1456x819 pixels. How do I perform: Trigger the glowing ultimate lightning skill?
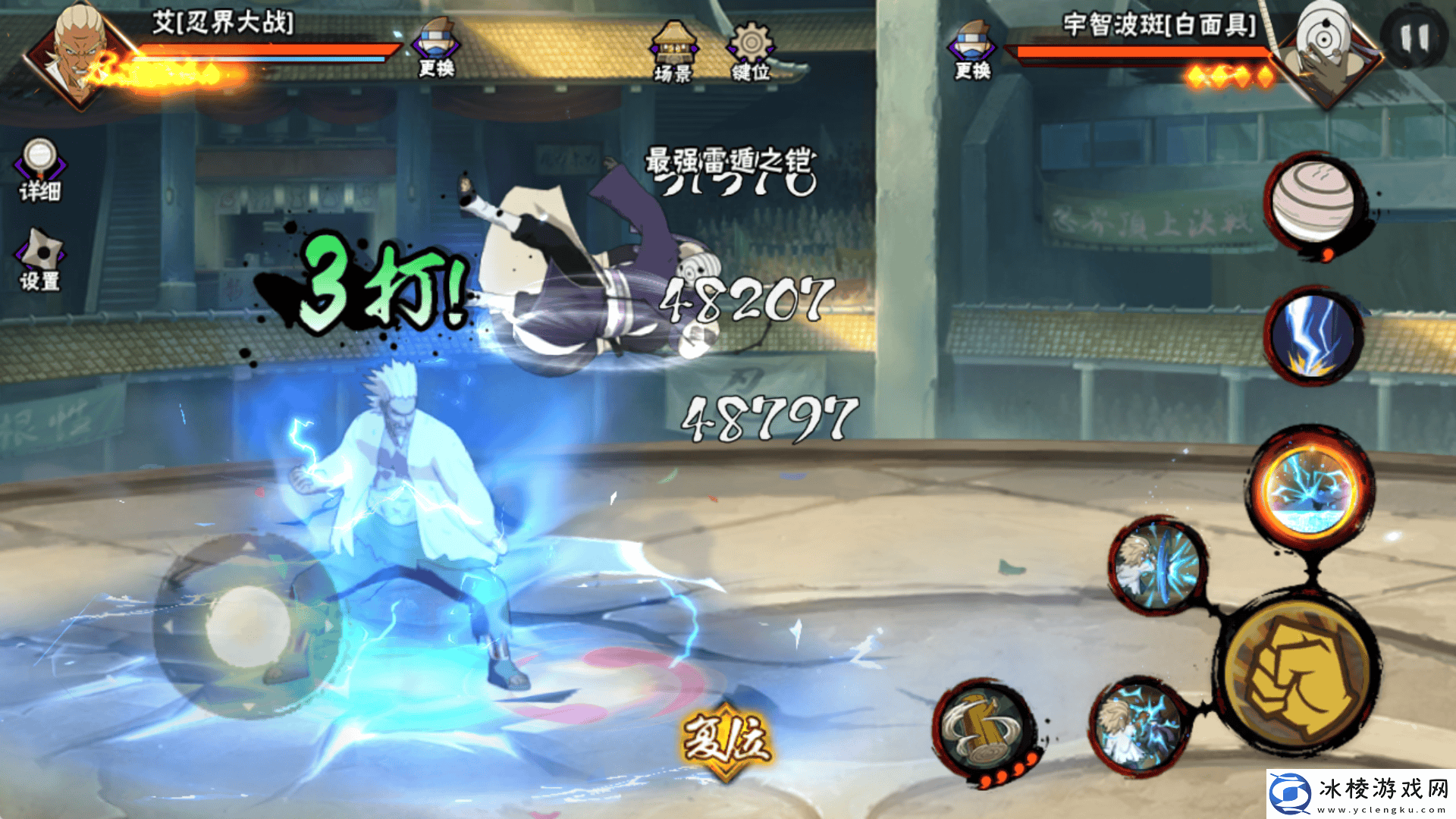pos(1310,489)
